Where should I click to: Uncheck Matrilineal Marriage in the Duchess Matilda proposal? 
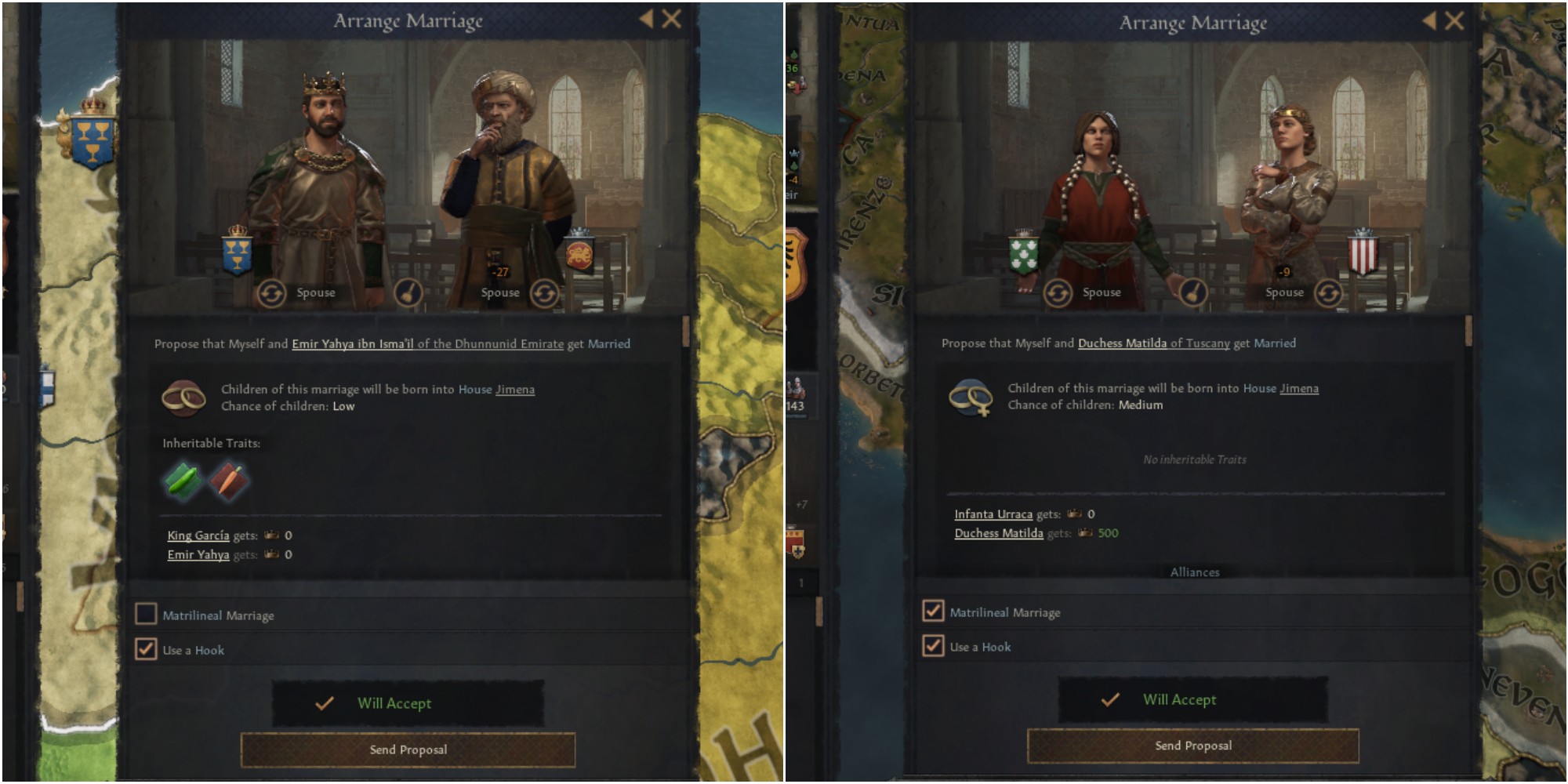point(933,611)
